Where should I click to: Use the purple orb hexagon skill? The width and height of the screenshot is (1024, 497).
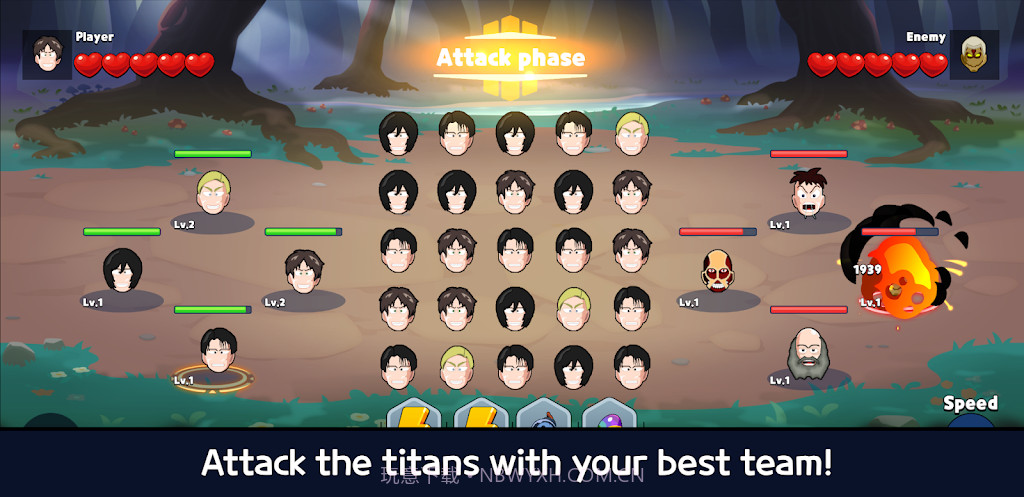(609, 415)
